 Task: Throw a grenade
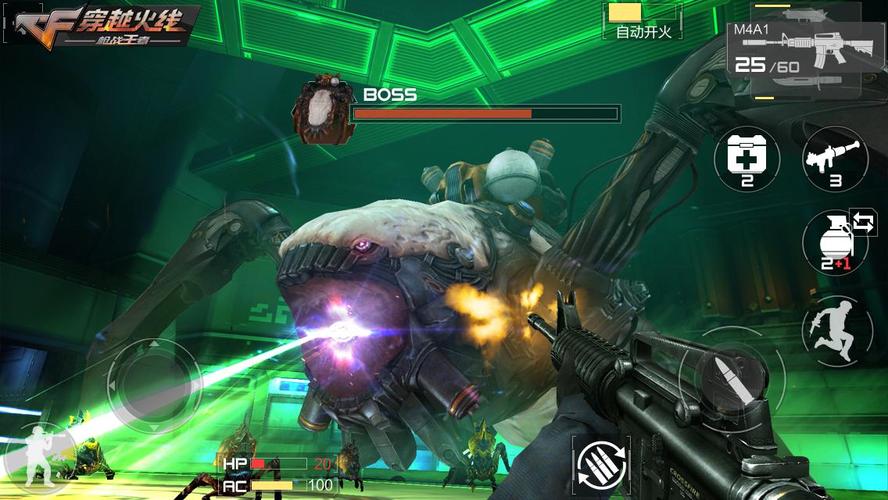coord(828,241)
